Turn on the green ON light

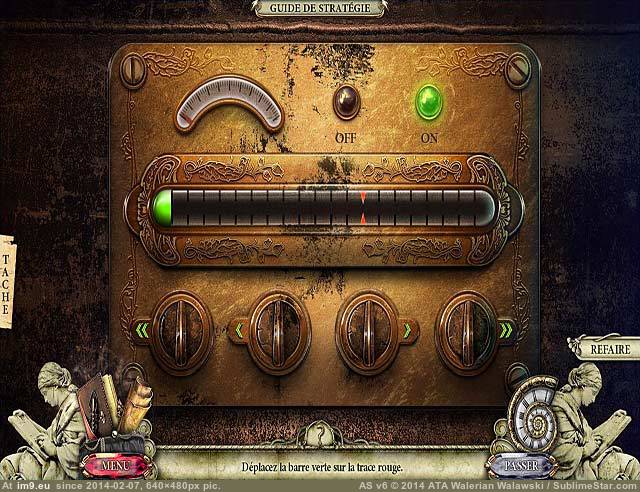pyautogui.click(x=430, y=99)
